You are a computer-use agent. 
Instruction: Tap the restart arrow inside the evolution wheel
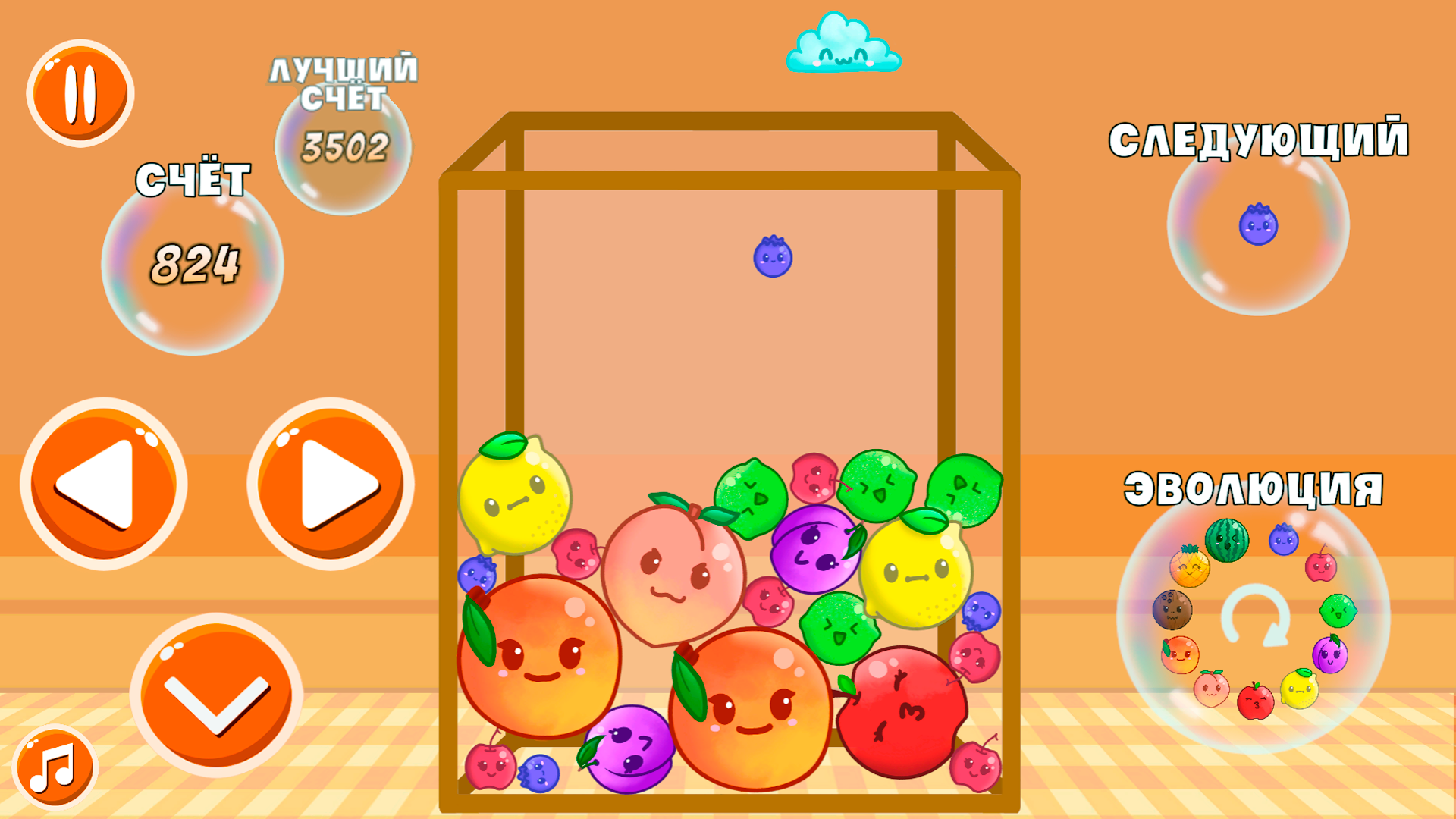pos(1257,614)
